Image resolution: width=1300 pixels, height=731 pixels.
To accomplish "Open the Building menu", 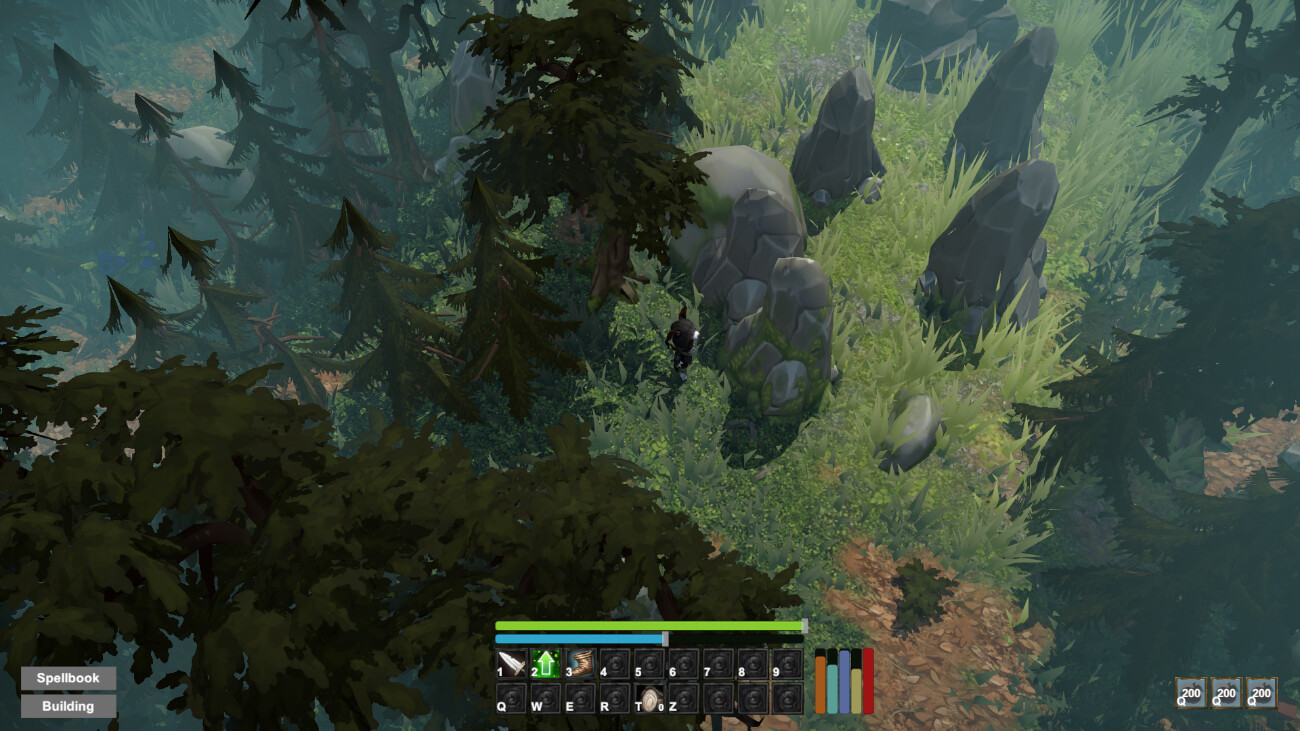I will (x=70, y=706).
